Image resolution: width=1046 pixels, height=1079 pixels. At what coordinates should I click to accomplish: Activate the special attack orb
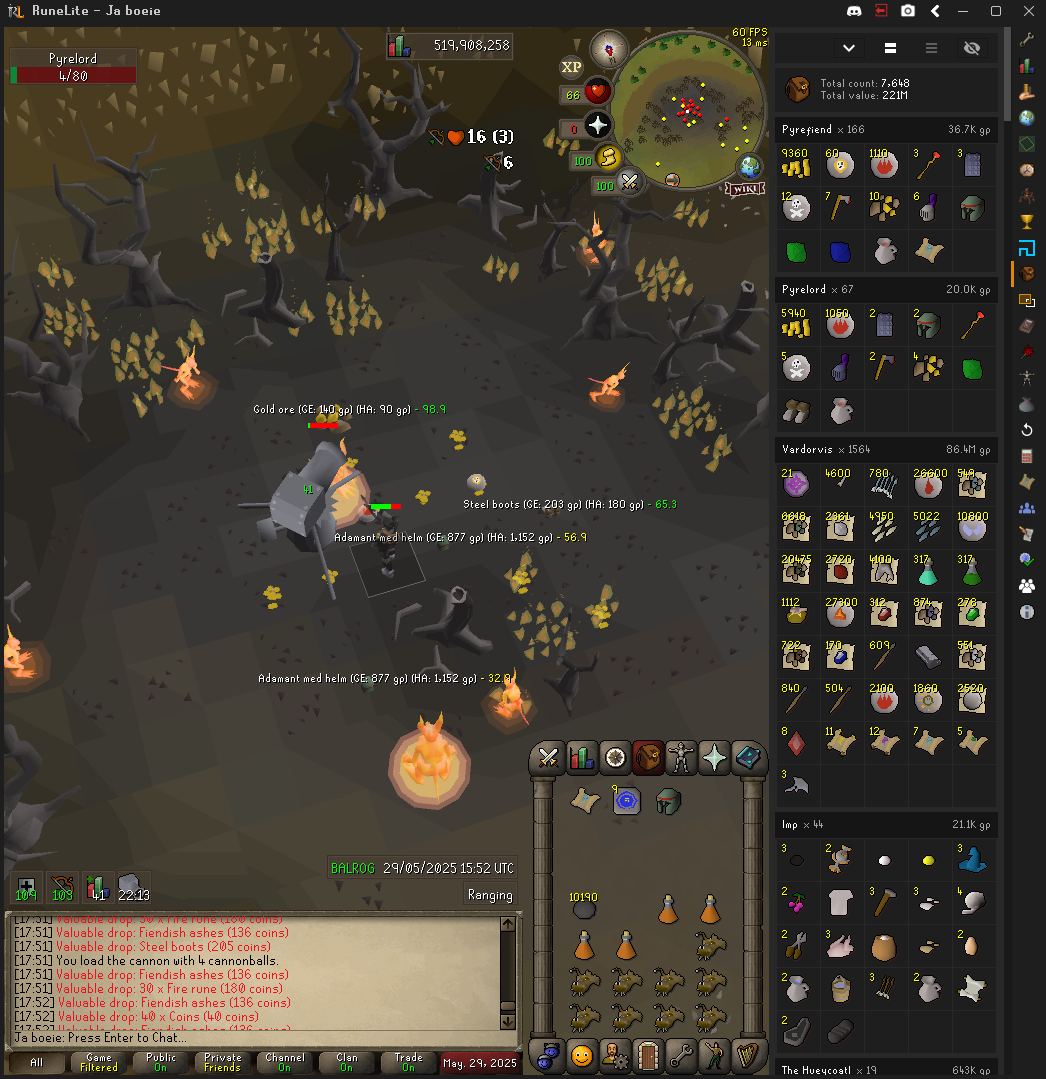coord(629,182)
